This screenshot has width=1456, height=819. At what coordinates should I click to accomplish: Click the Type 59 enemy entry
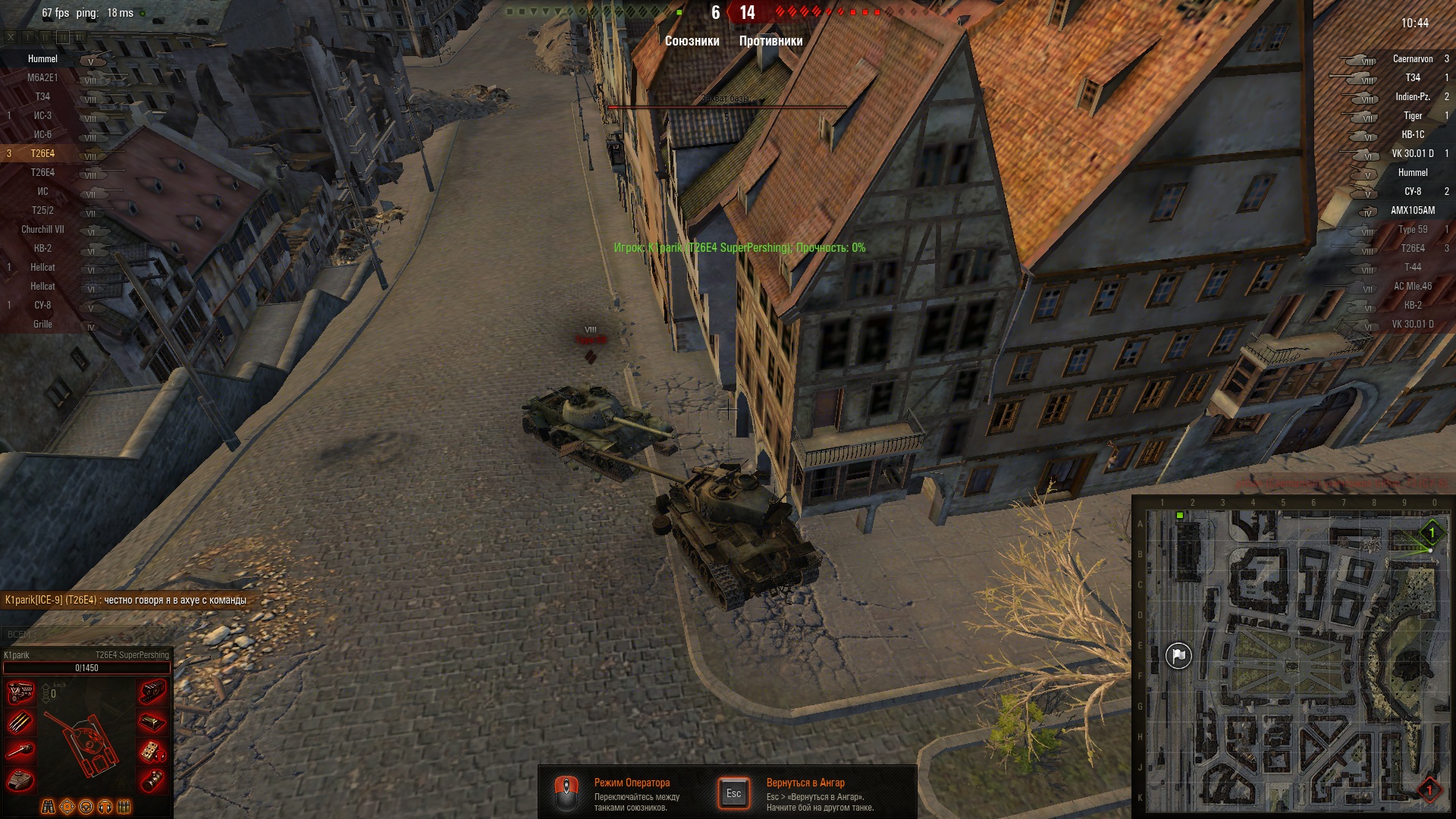pos(1412,230)
